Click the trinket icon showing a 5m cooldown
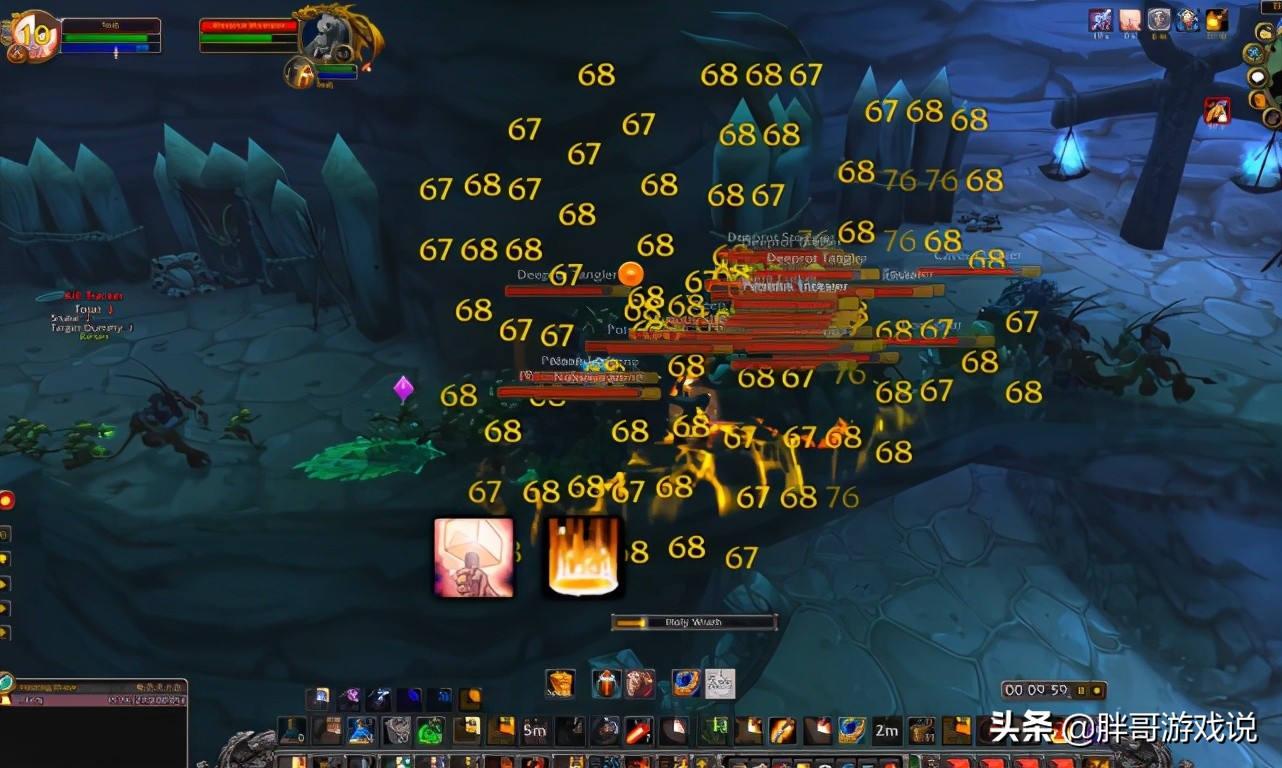Image resolution: width=1282 pixels, height=768 pixels. 534,730
